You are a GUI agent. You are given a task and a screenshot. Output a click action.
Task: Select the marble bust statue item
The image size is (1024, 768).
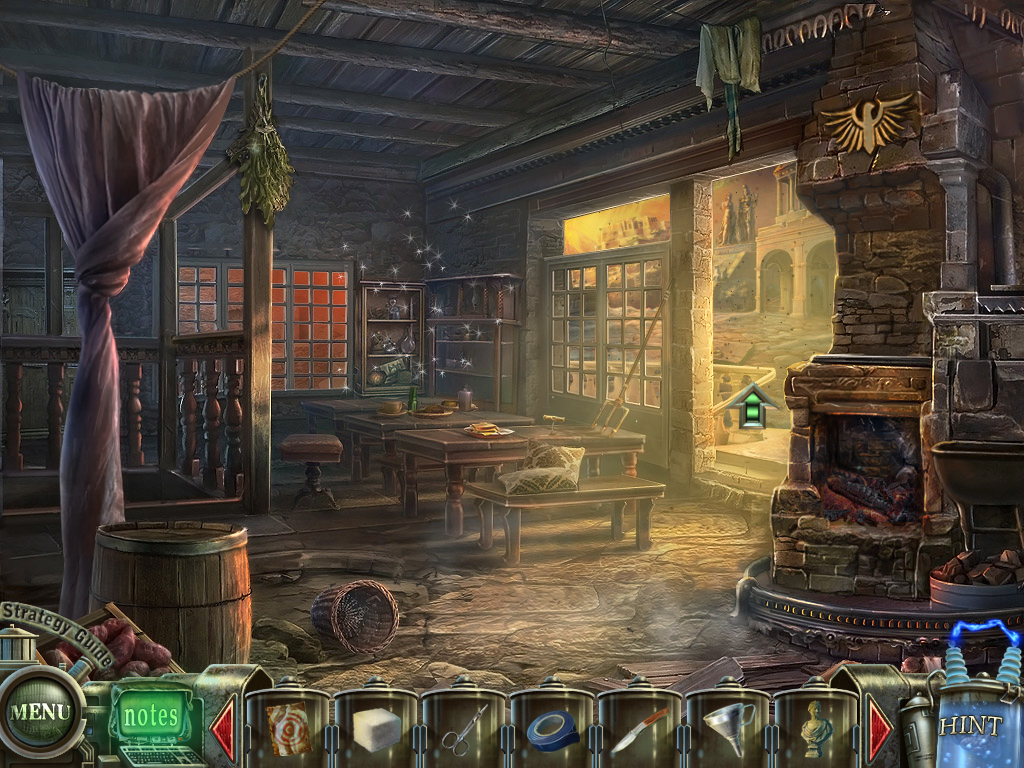click(817, 728)
